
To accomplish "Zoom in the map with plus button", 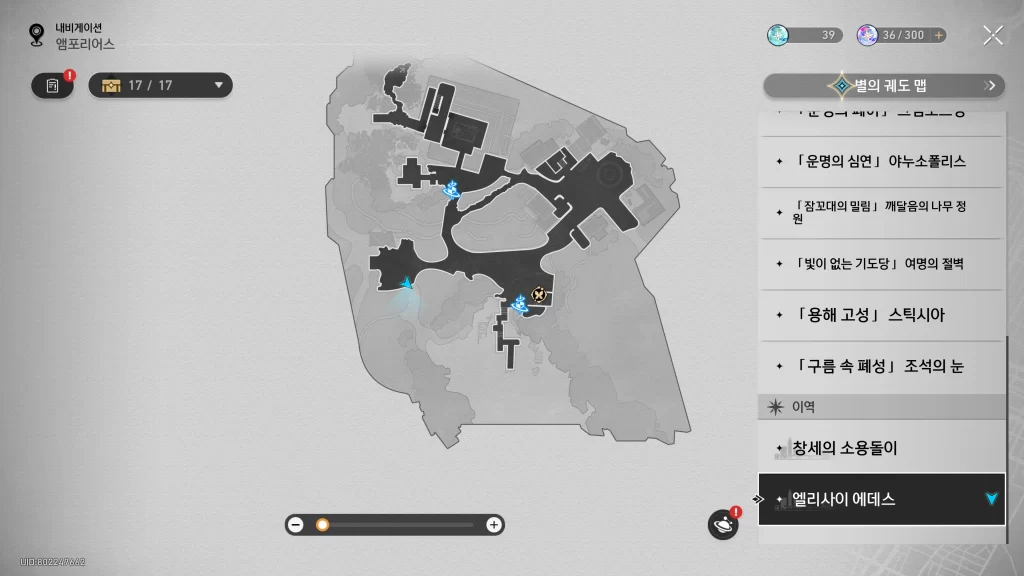I will coord(494,524).
